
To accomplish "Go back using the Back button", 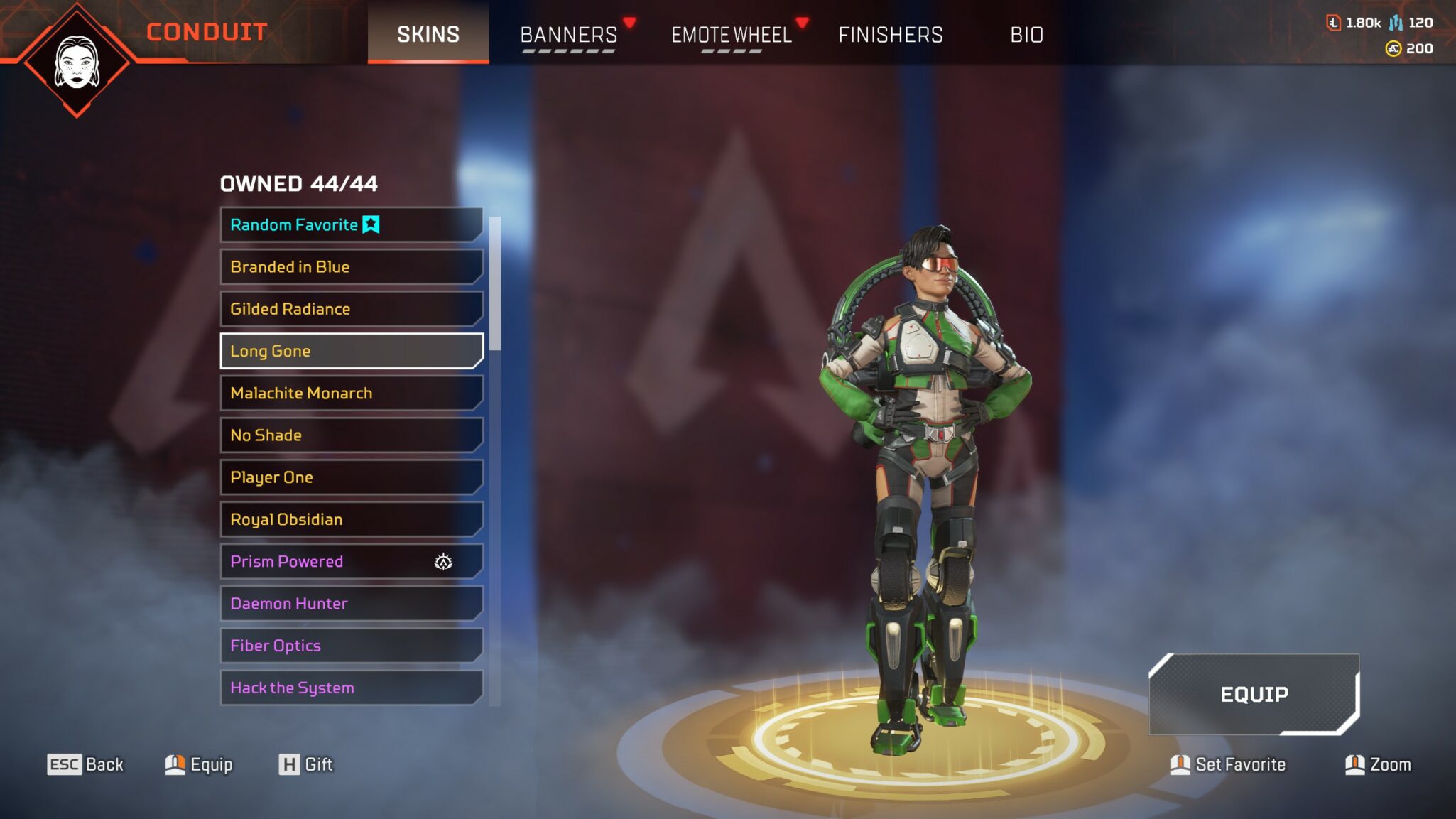I will point(85,764).
